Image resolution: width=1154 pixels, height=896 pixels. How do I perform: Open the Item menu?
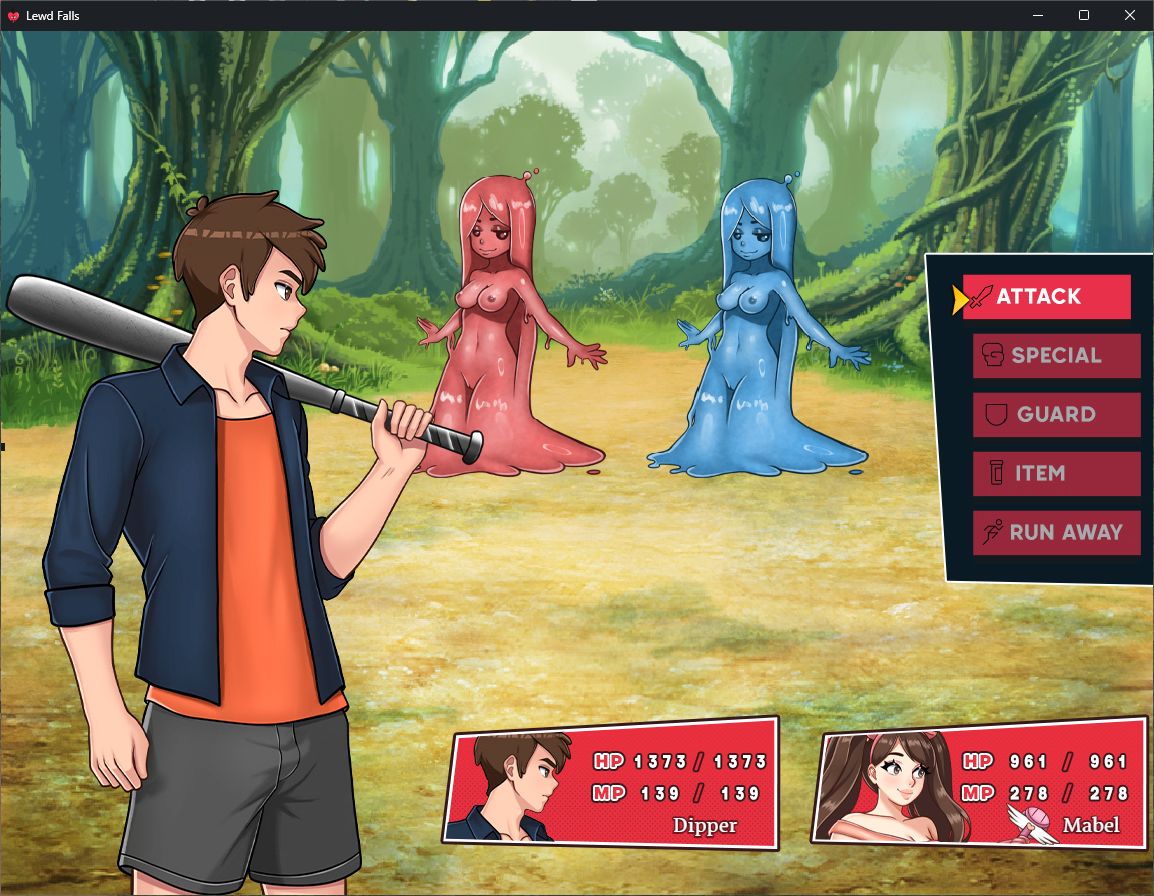click(x=1056, y=474)
